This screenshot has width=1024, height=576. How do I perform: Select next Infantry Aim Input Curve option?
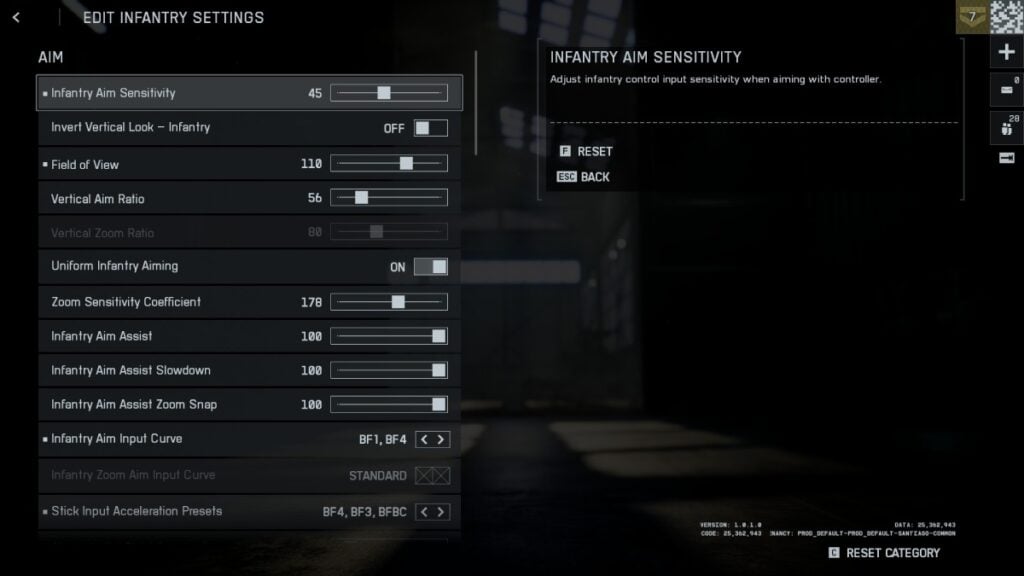tap(441, 439)
